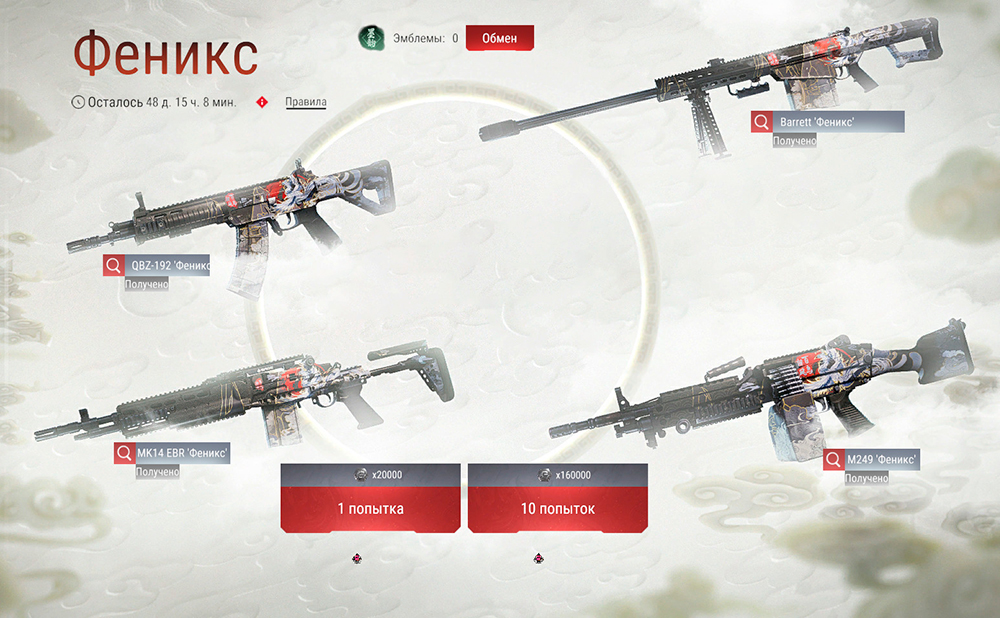Open the Правила rules link
This screenshot has width=1000, height=618.
[x=305, y=102]
